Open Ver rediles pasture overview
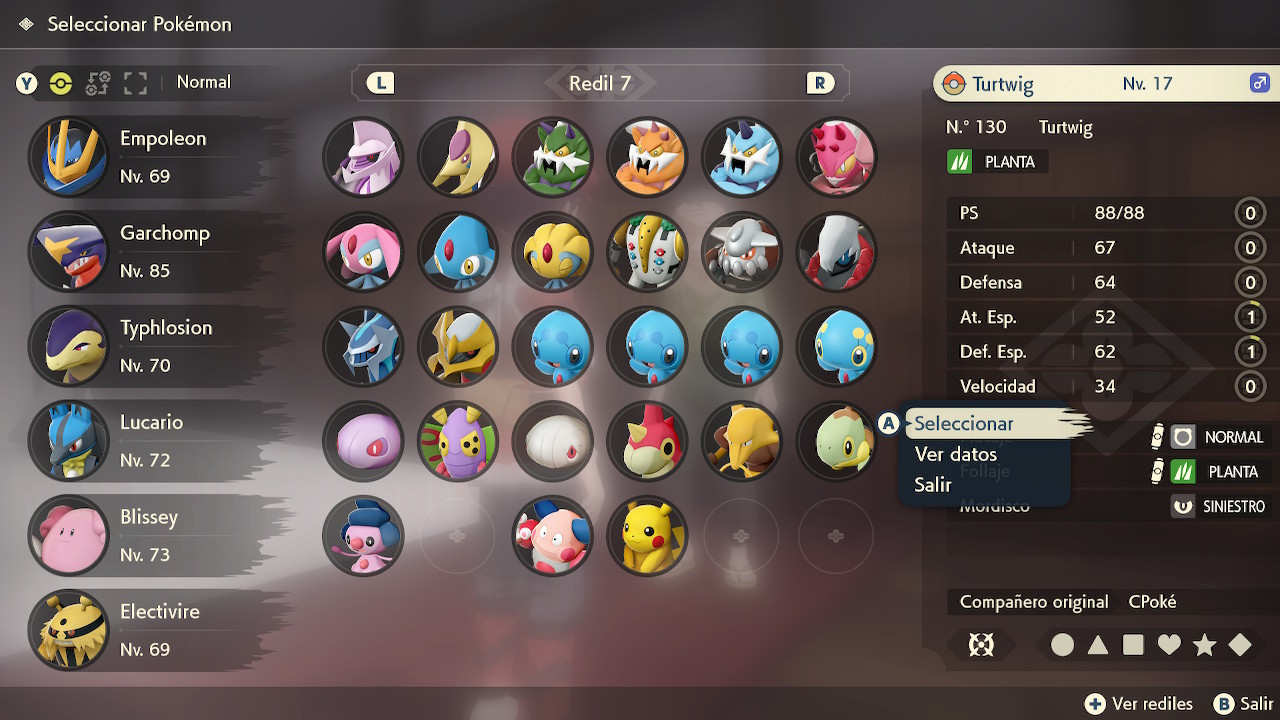 pos(1140,704)
